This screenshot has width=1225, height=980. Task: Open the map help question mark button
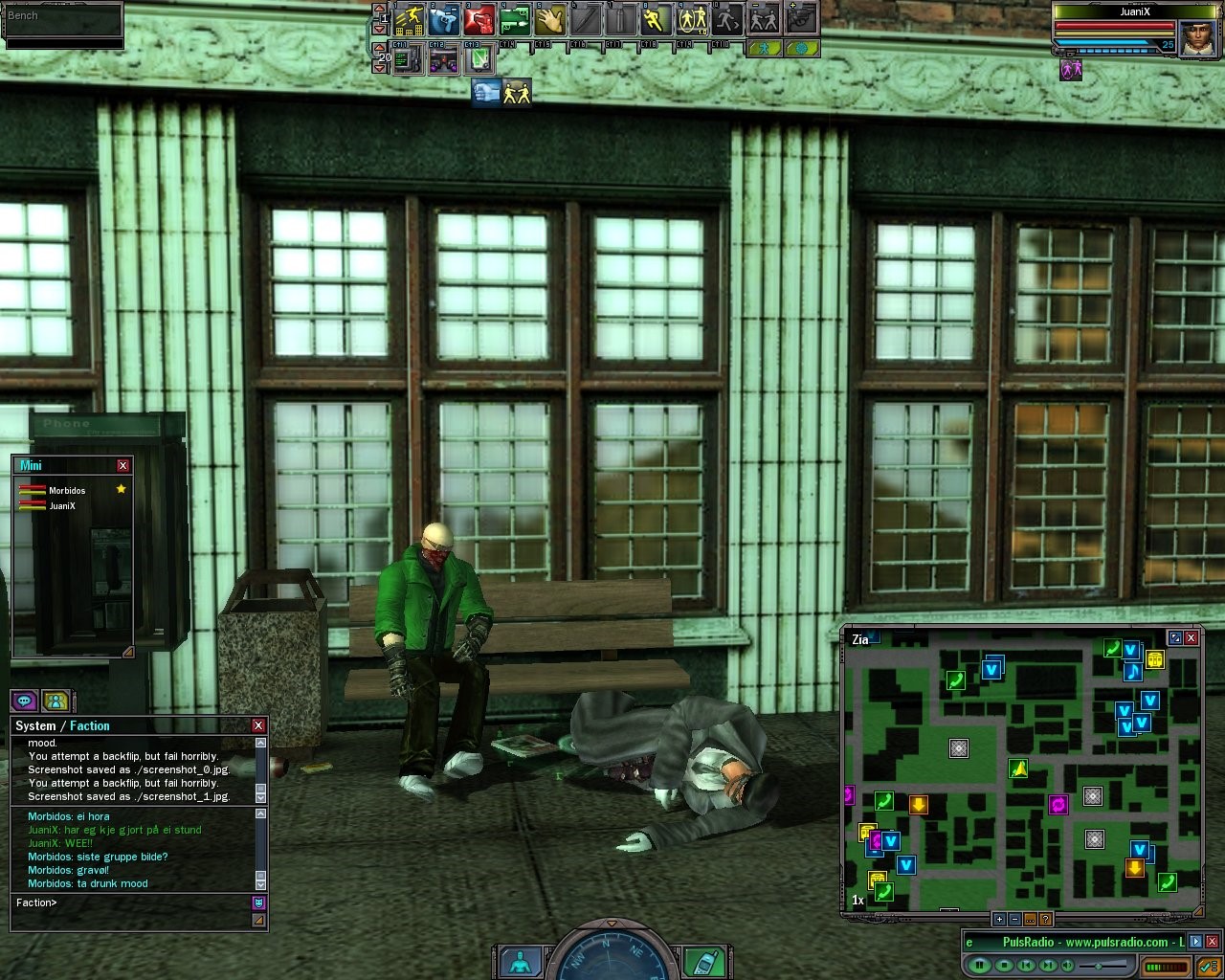[1045, 919]
